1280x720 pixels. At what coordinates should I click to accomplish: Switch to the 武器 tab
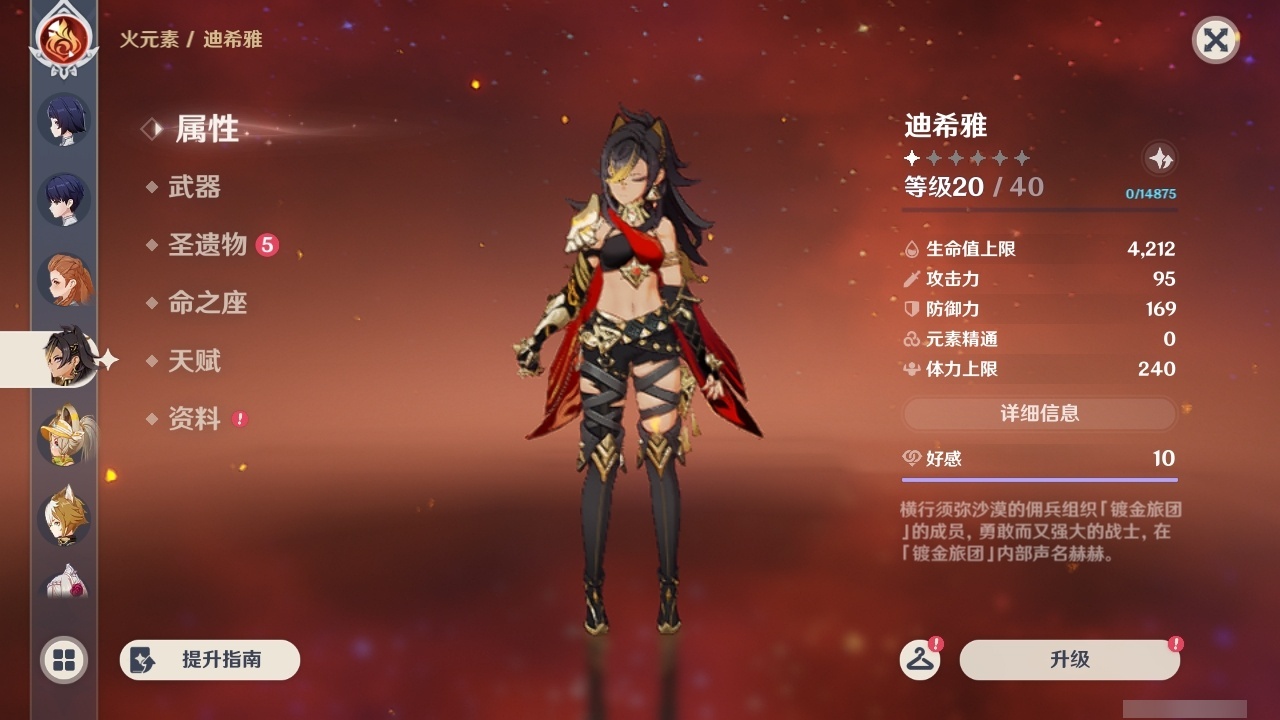coord(195,188)
